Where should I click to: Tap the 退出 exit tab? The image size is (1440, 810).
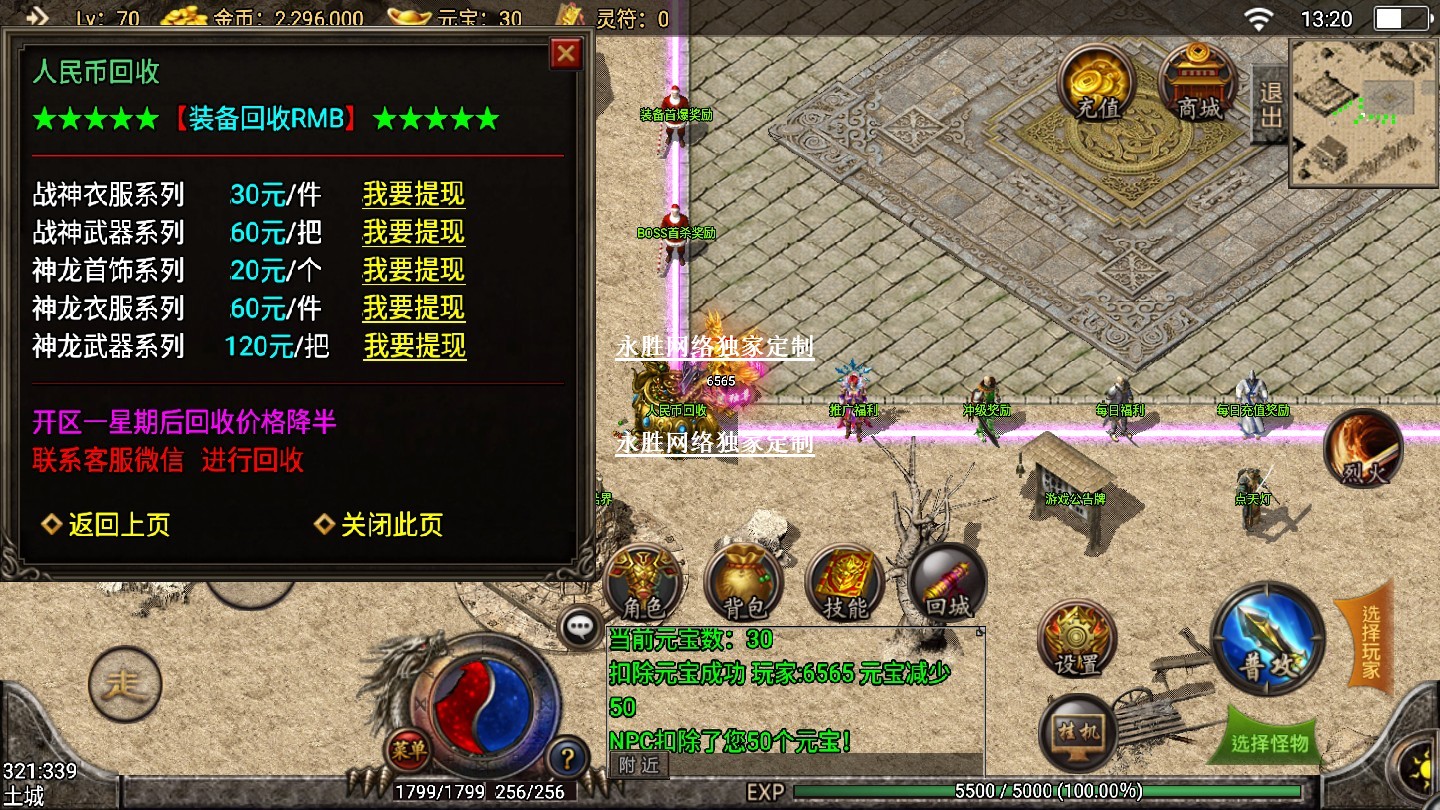[x=1270, y=105]
